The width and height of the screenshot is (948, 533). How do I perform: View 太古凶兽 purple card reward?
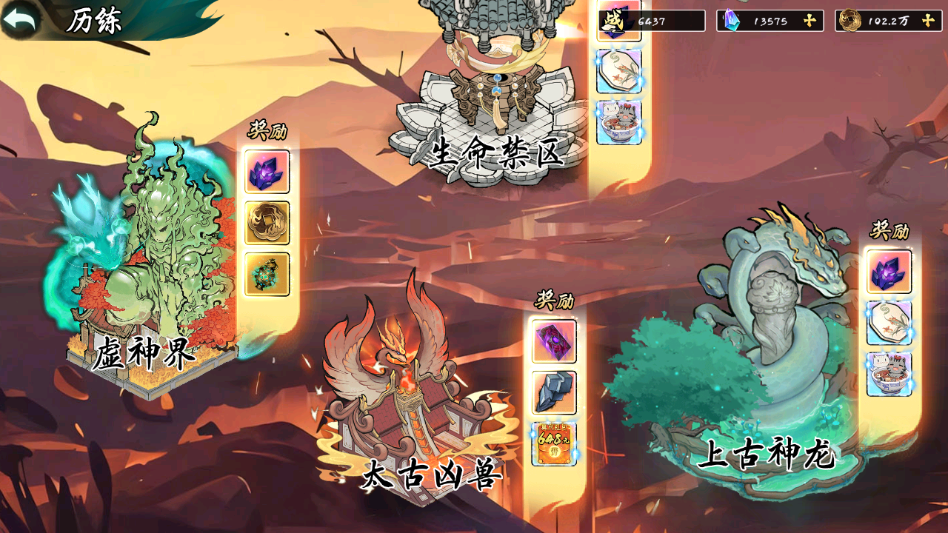point(554,341)
